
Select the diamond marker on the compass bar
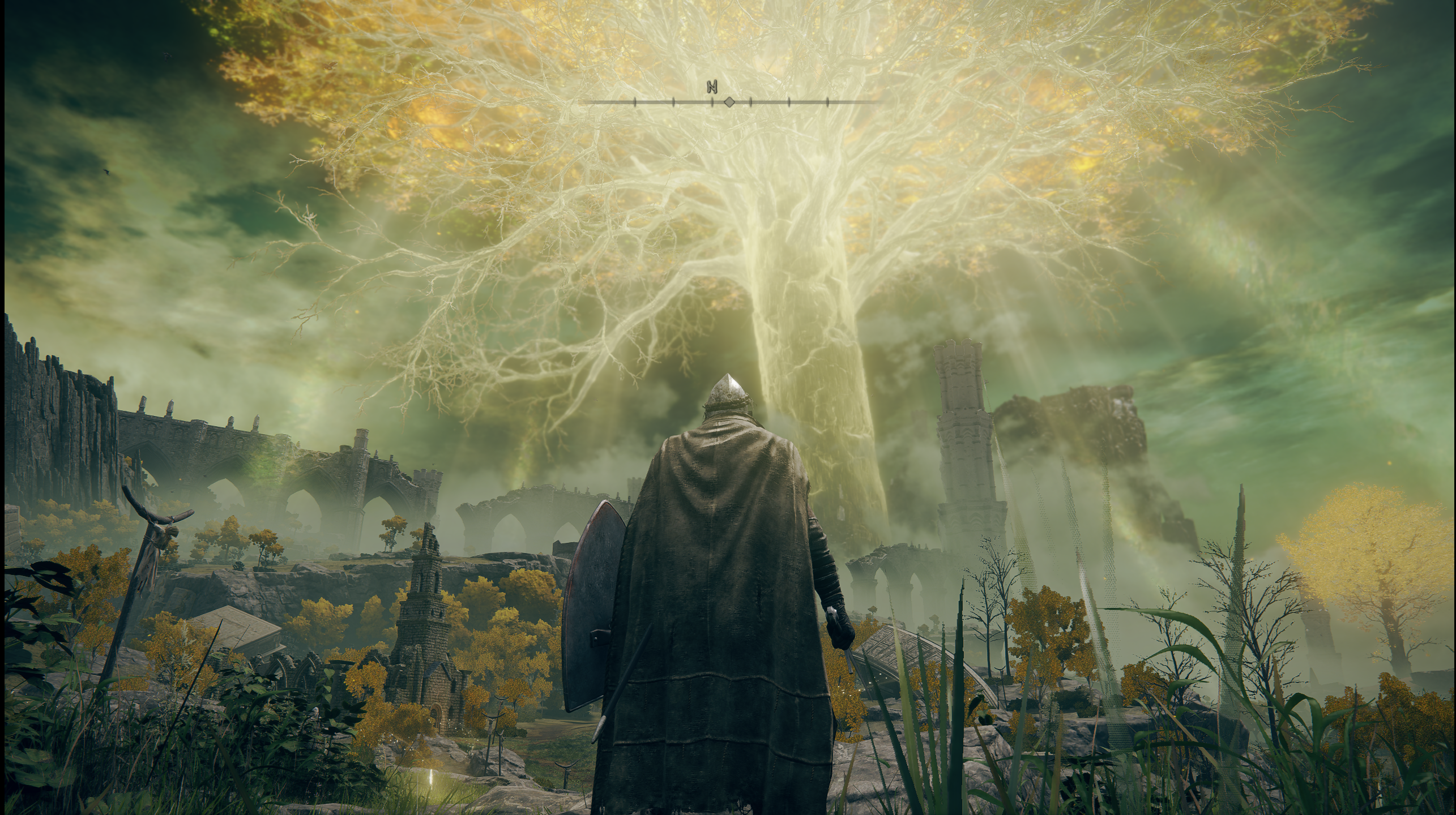(x=729, y=102)
